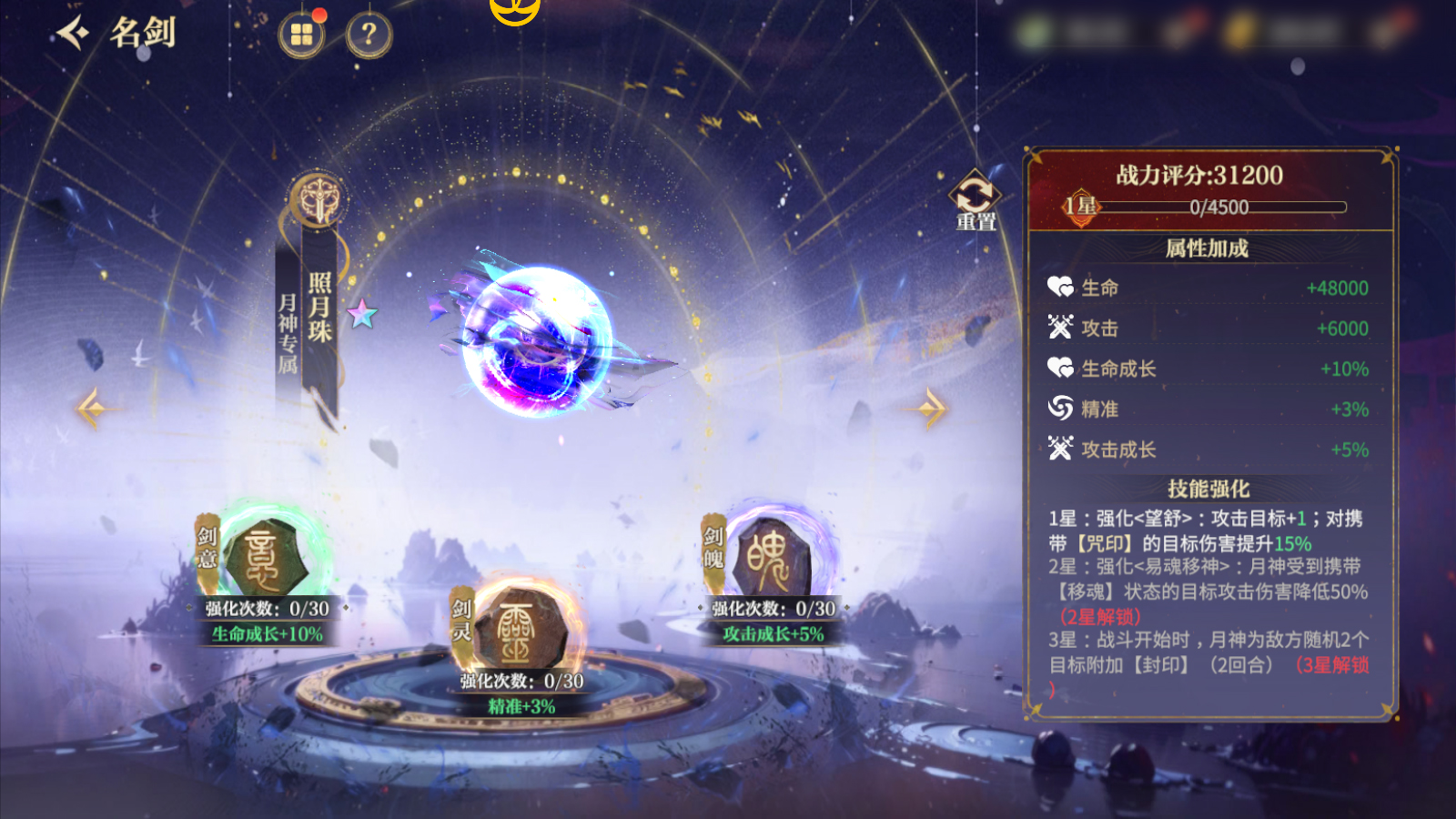Select the star icon beside 照月珠
This screenshot has width=1456, height=819.
[x=362, y=314]
